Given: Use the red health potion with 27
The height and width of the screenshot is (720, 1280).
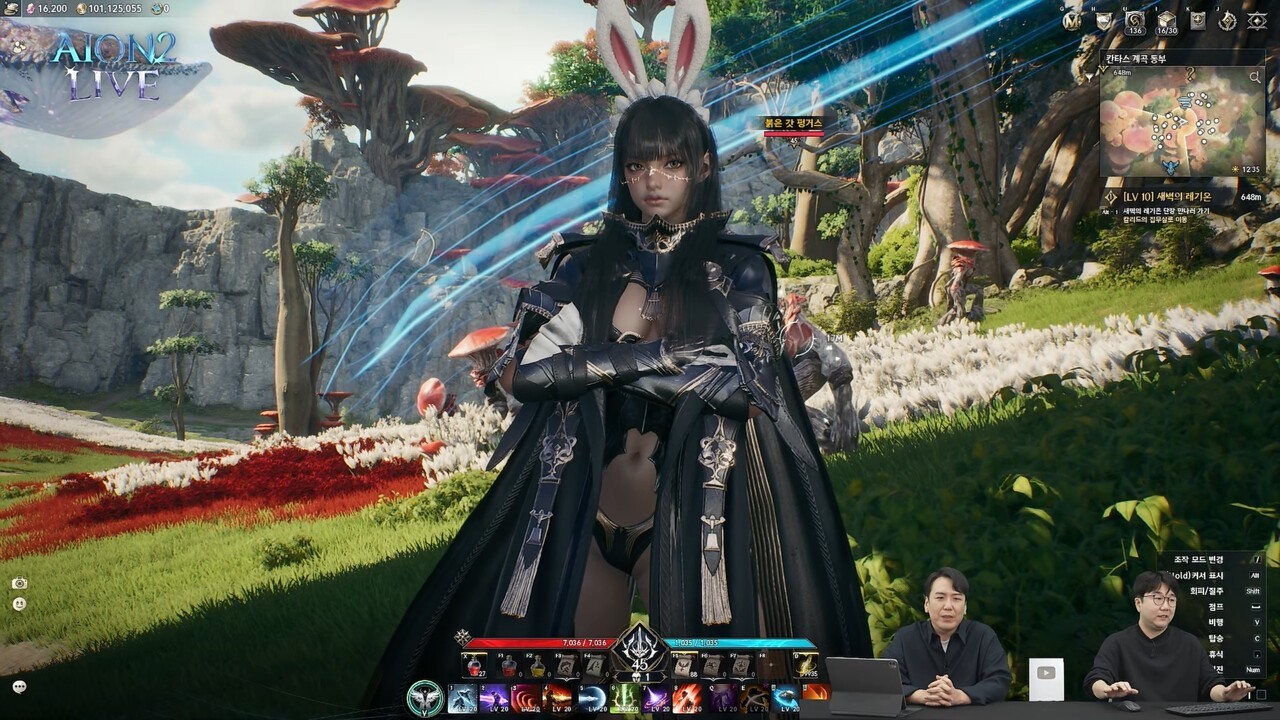Looking at the screenshot, I should click(474, 665).
